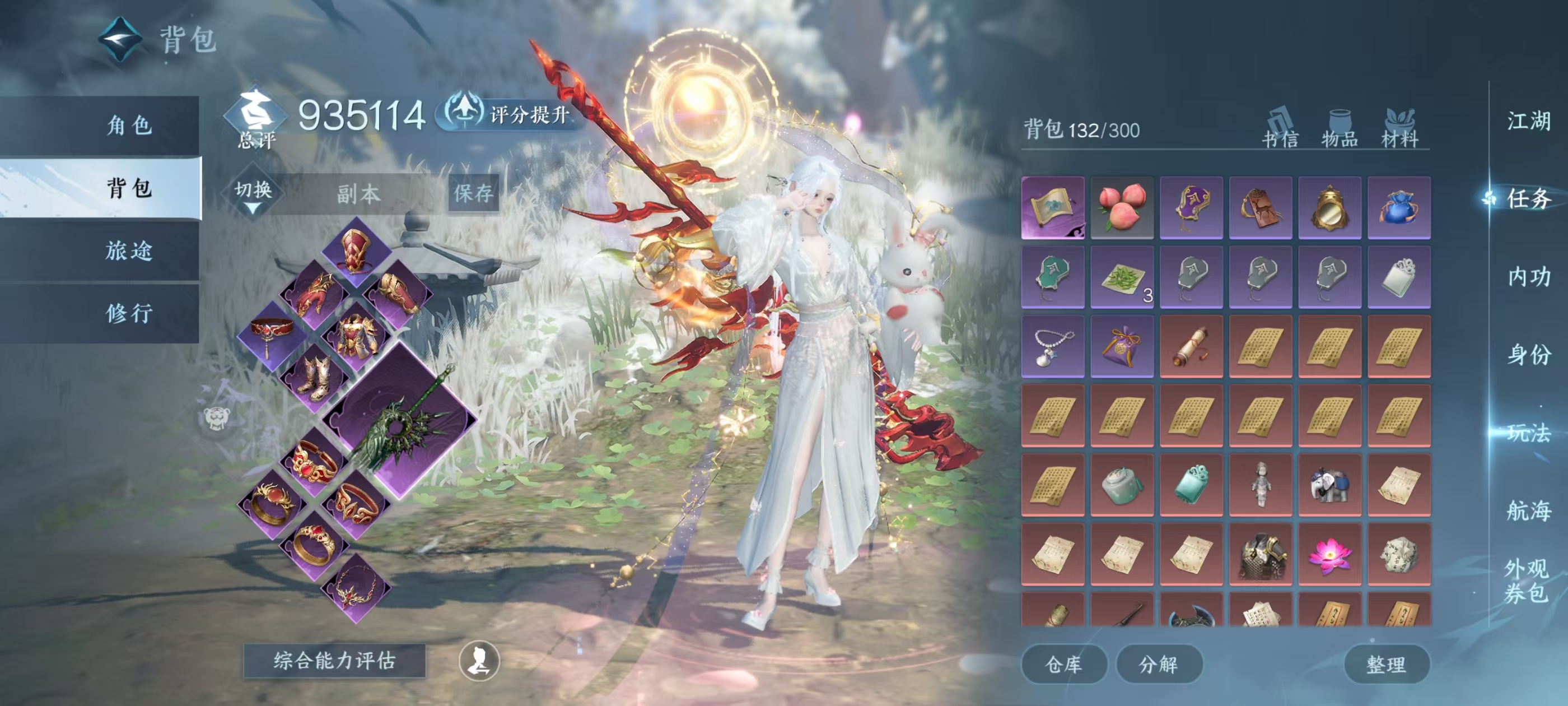Sort the bag with 整理
This screenshot has width=1568, height=706.
[x=1386, y=664]
